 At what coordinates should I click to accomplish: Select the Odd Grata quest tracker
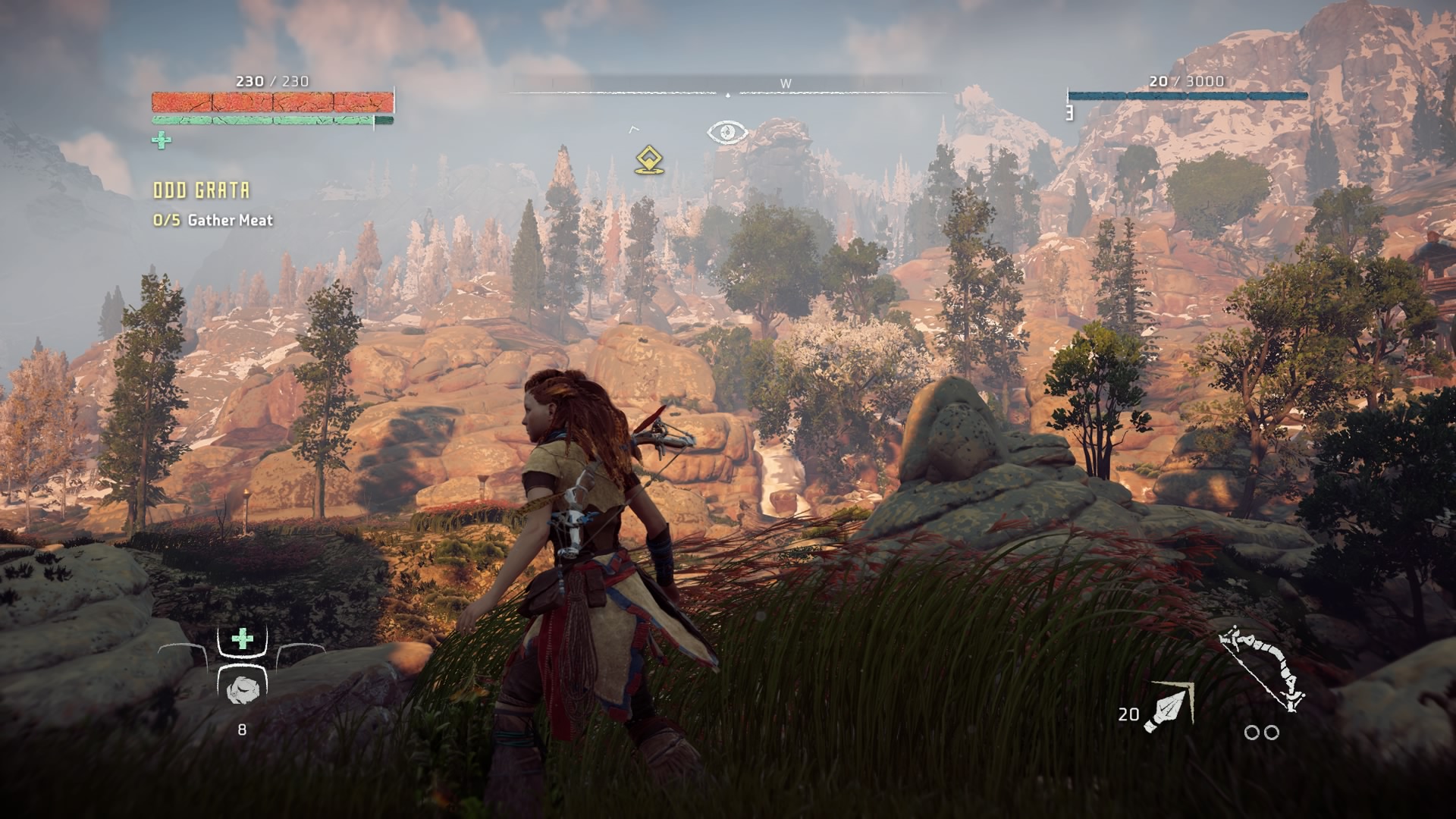click(x=202, y=190)
